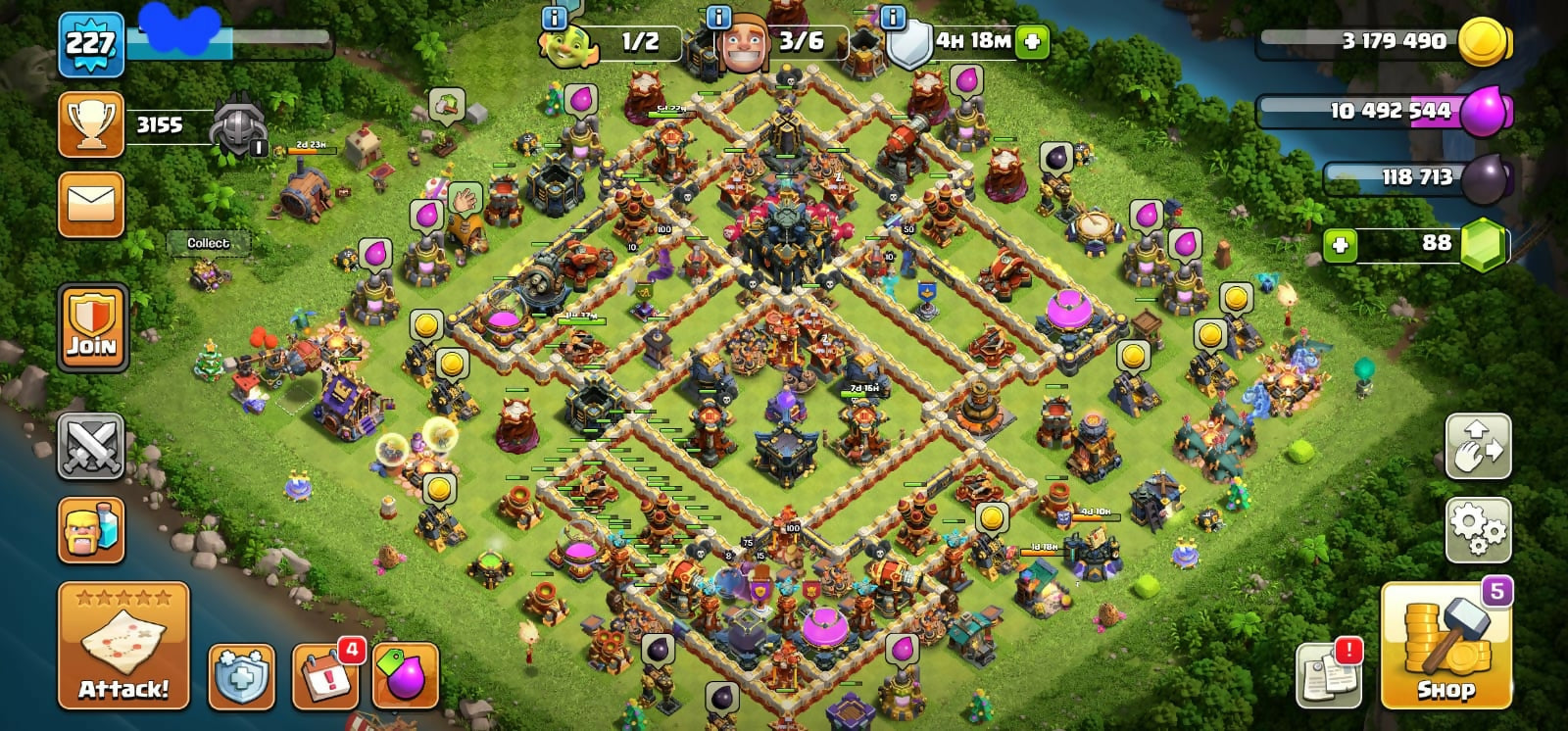Open the news notes with red alert
The height and width of the screenshot is (731, 1568).
[x=1328, y=674]
